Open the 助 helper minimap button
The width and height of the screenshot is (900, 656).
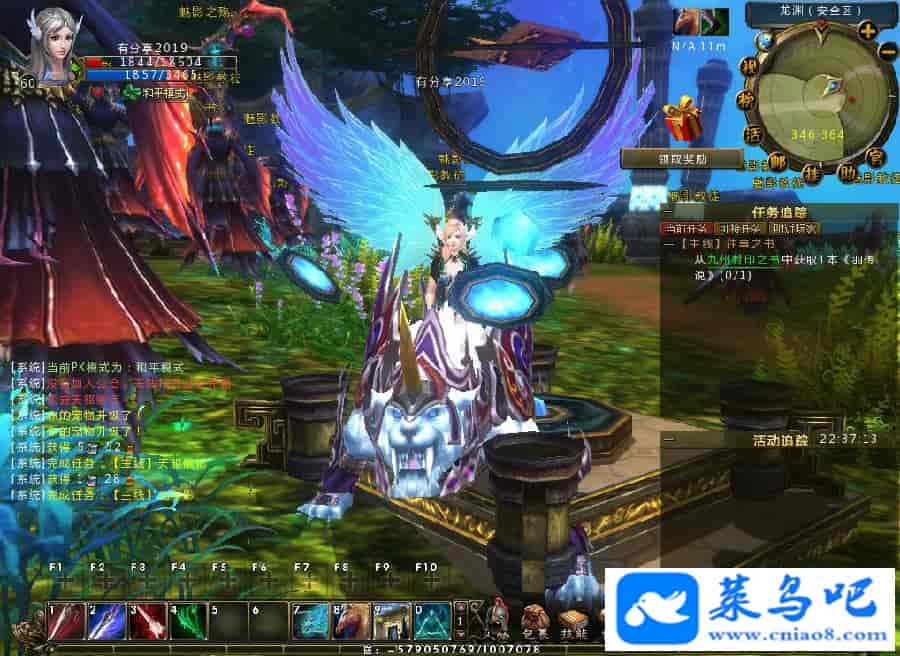click(x=846, y=173)
